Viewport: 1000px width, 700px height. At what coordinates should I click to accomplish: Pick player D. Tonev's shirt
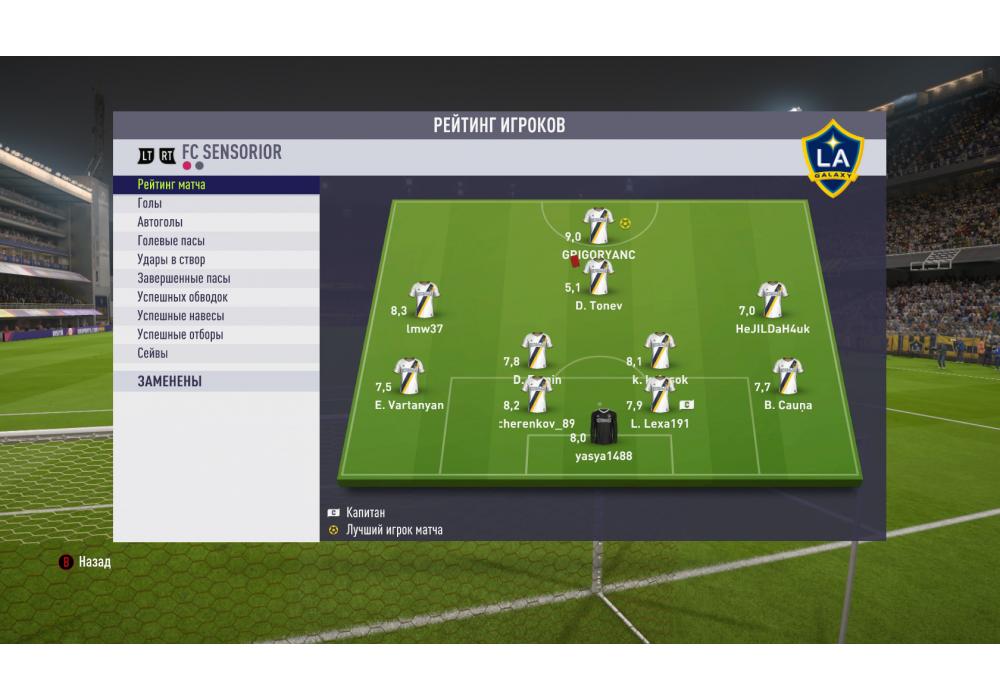pos(598,278)
